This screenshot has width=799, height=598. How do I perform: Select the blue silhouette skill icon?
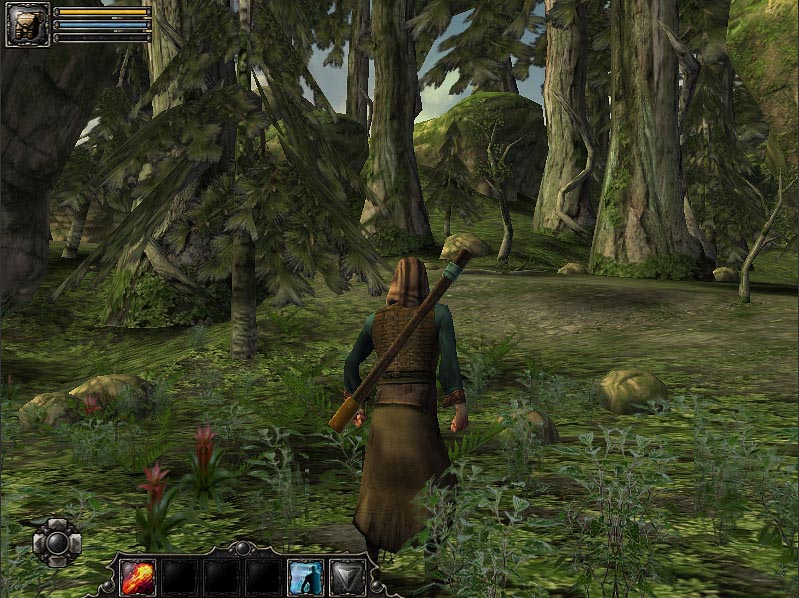305,577
